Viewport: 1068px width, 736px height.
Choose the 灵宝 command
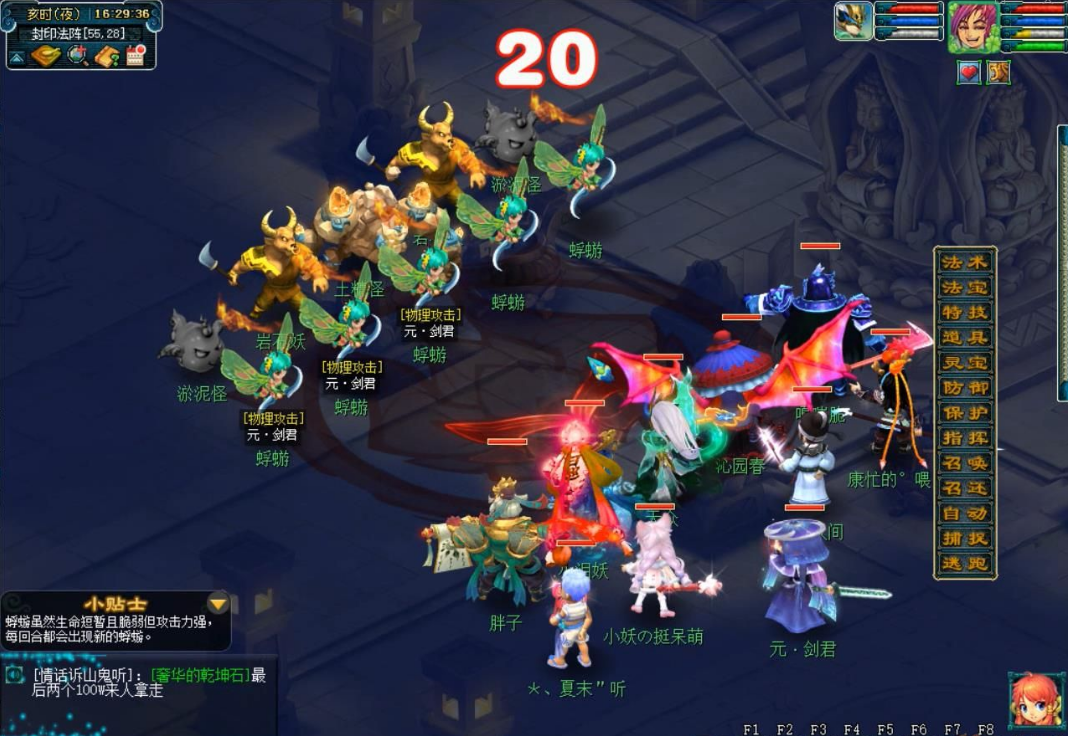point(964,362)
